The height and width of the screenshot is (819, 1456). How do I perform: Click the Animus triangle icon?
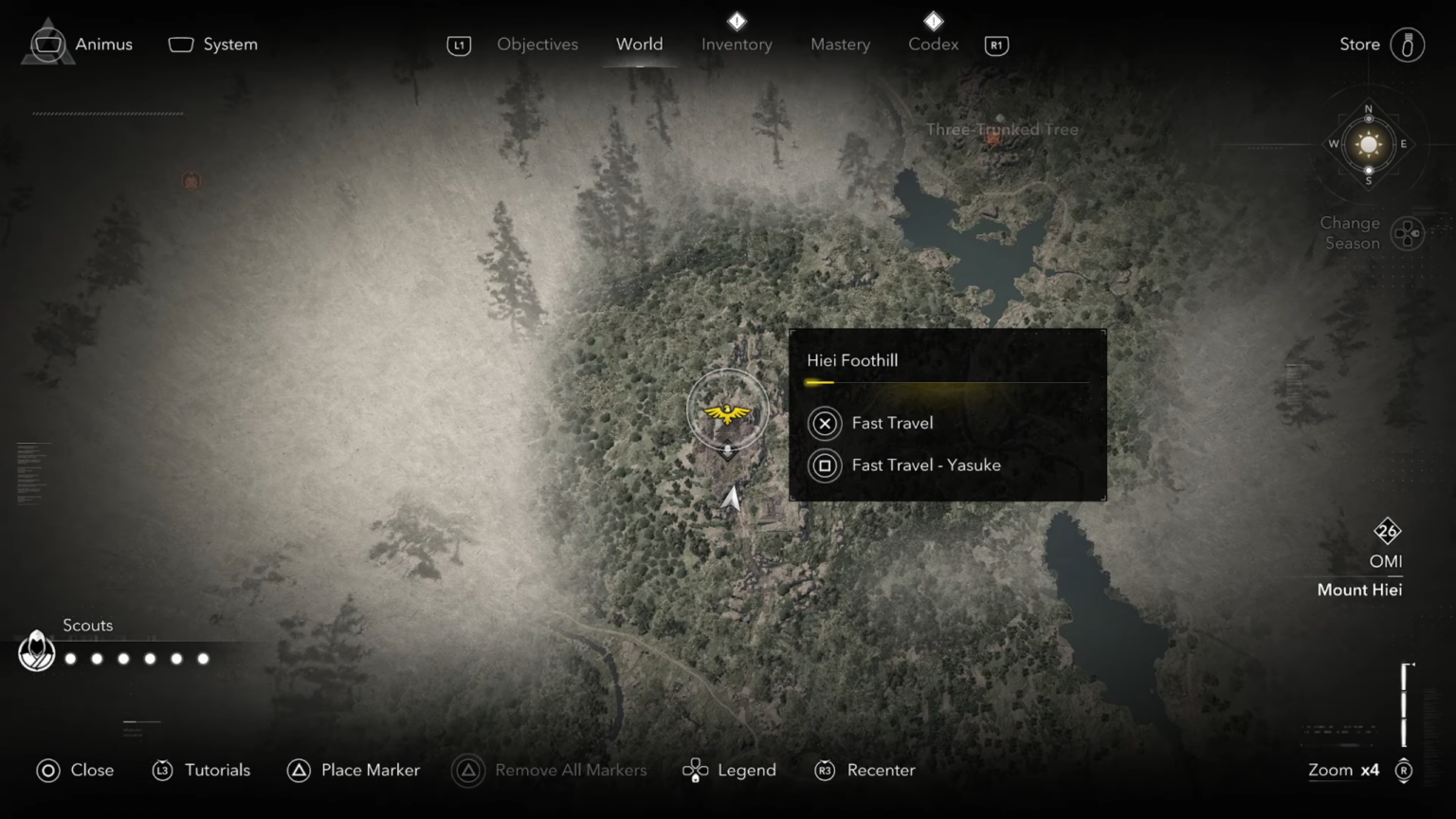click(x=47, y=44)
